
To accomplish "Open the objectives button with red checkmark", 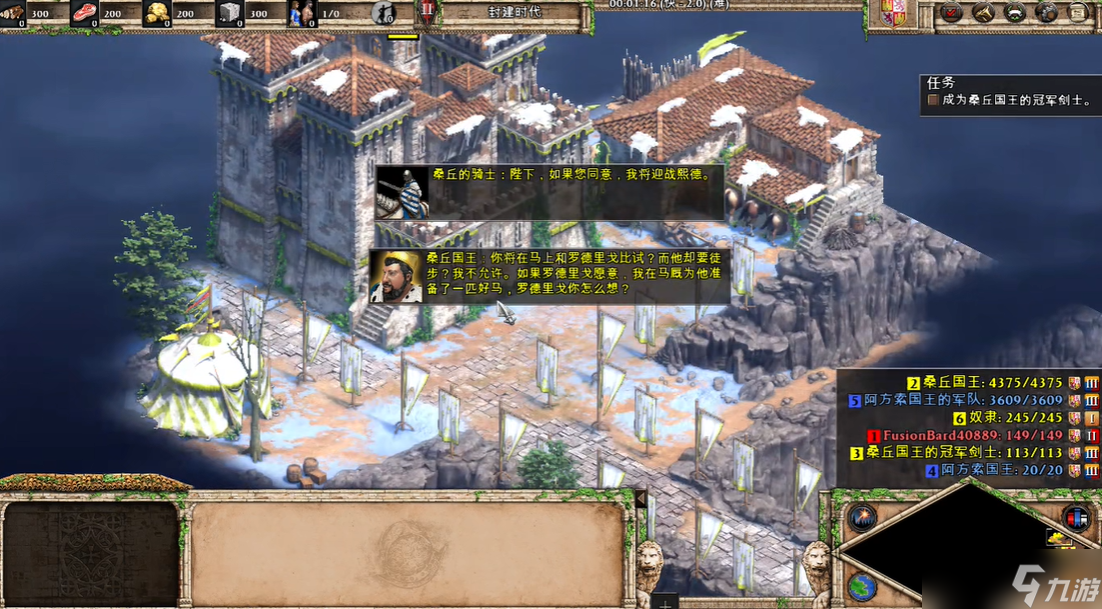I will [950, 13].
